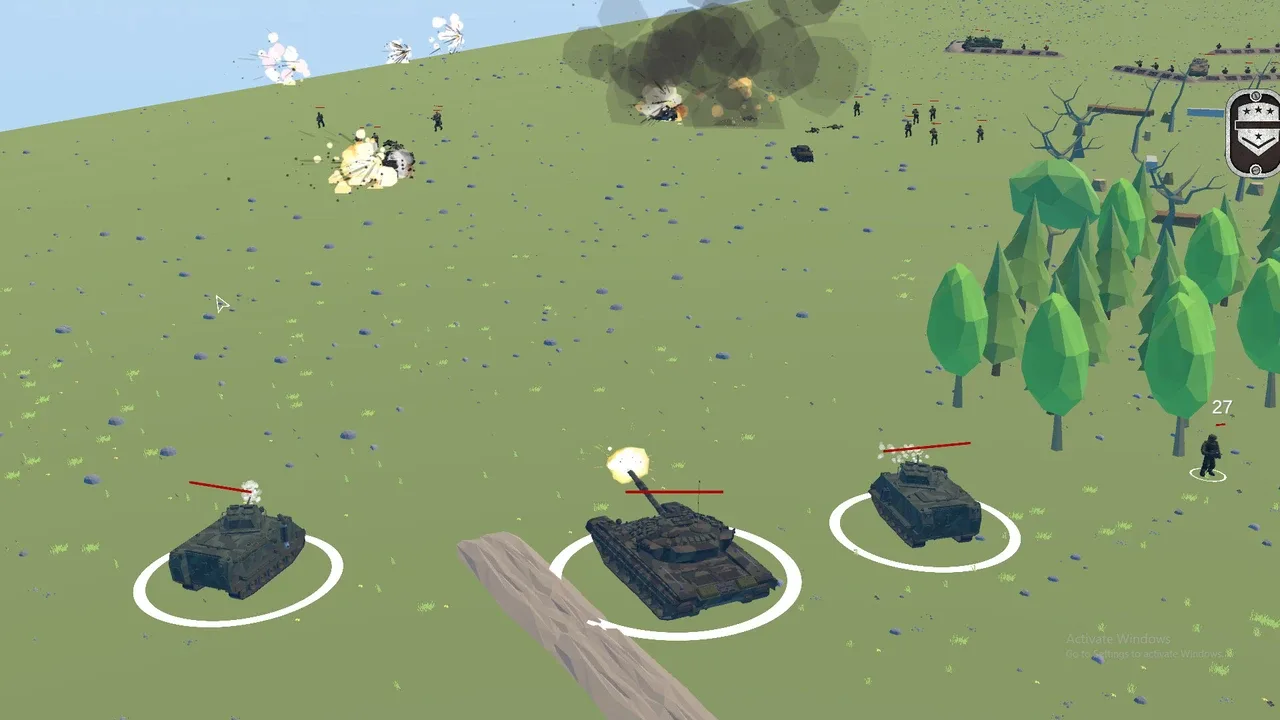Select the circled infantry soldier labeled 27
The image size is (1280, 720).
pos(1210,456)
